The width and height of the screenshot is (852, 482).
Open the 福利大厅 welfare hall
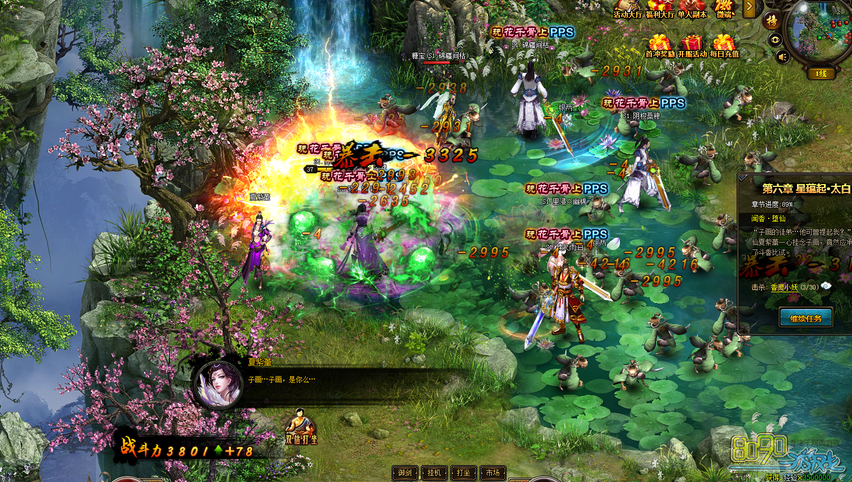[x=660, y=9]
